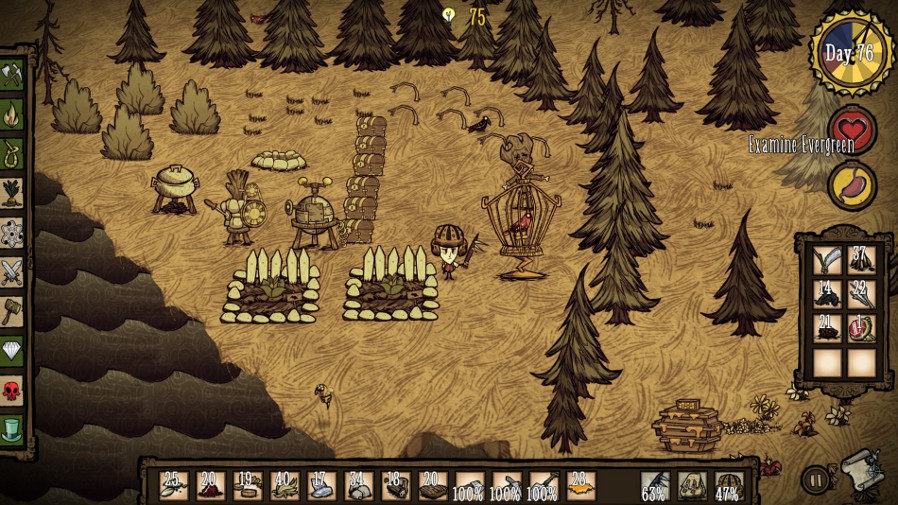Open the Fire crafting tab

(13, 115)
